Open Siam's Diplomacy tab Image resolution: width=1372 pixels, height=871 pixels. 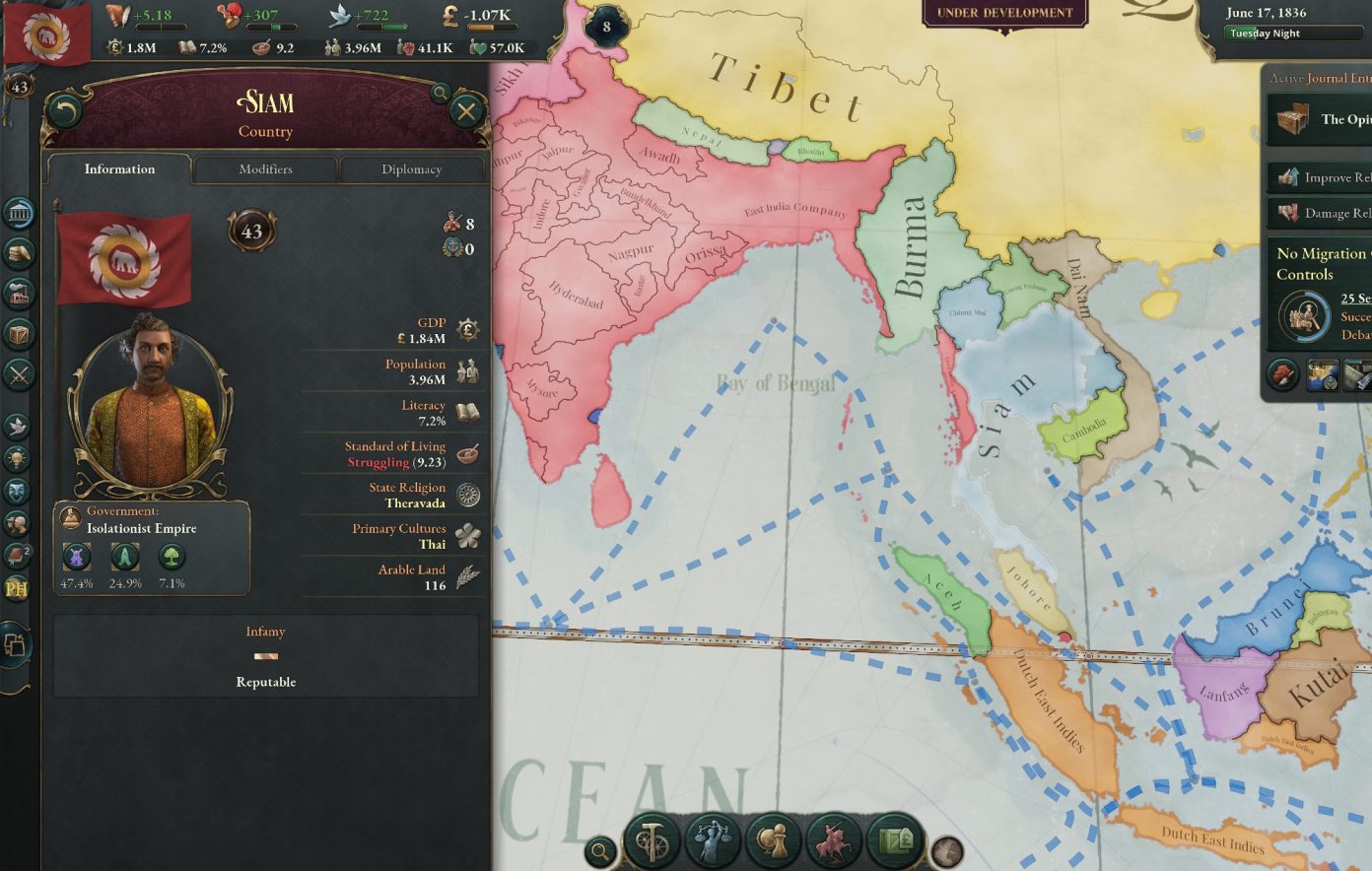[411, 168]
